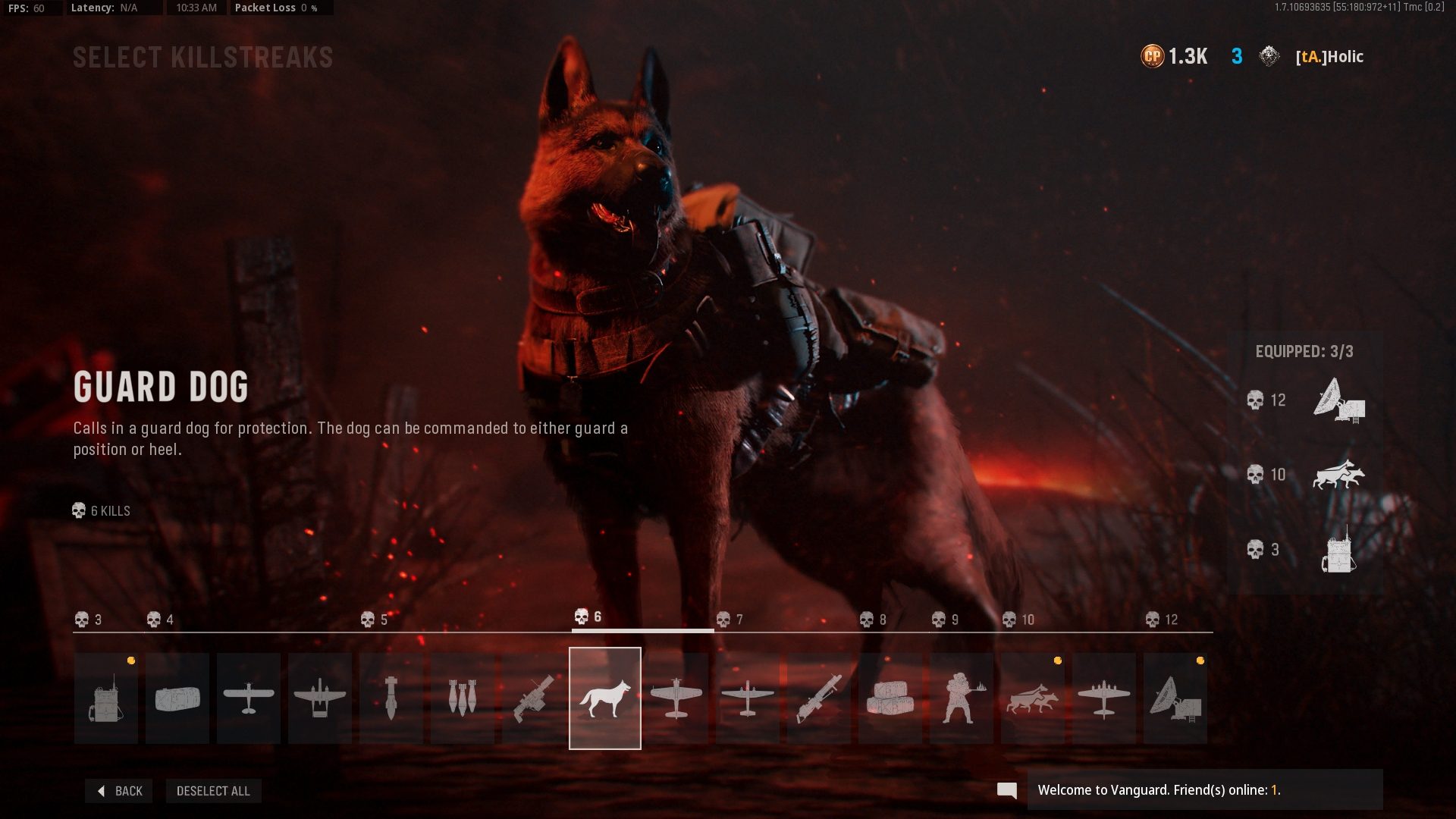The width and height of the screenshot is (1456, 819).
Task: Click the BACK button
Action: [118, 790]
